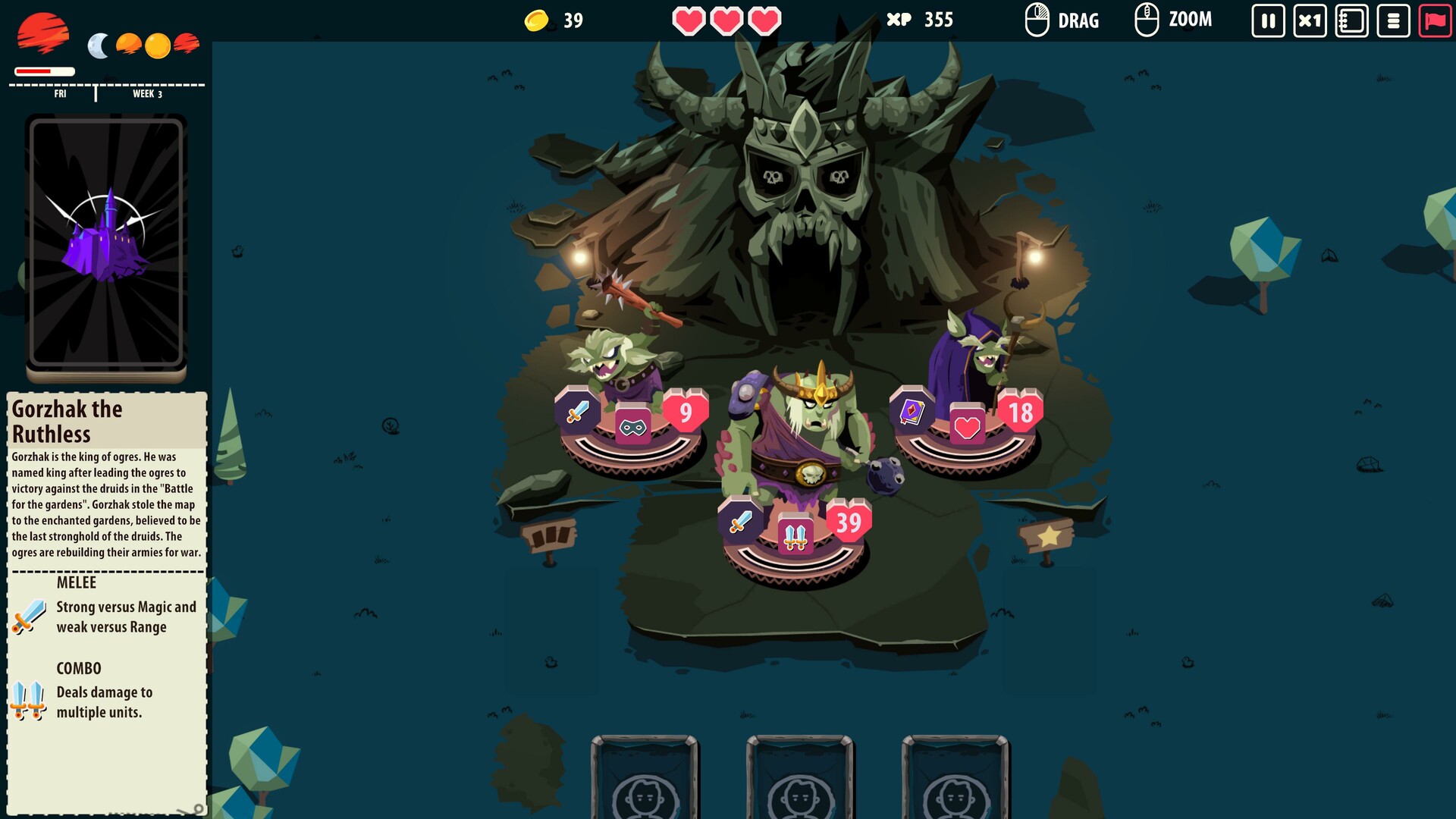Click the gold coin counter showing 39
Viewport: 1456px width, 819px height.
click(554, 20)
